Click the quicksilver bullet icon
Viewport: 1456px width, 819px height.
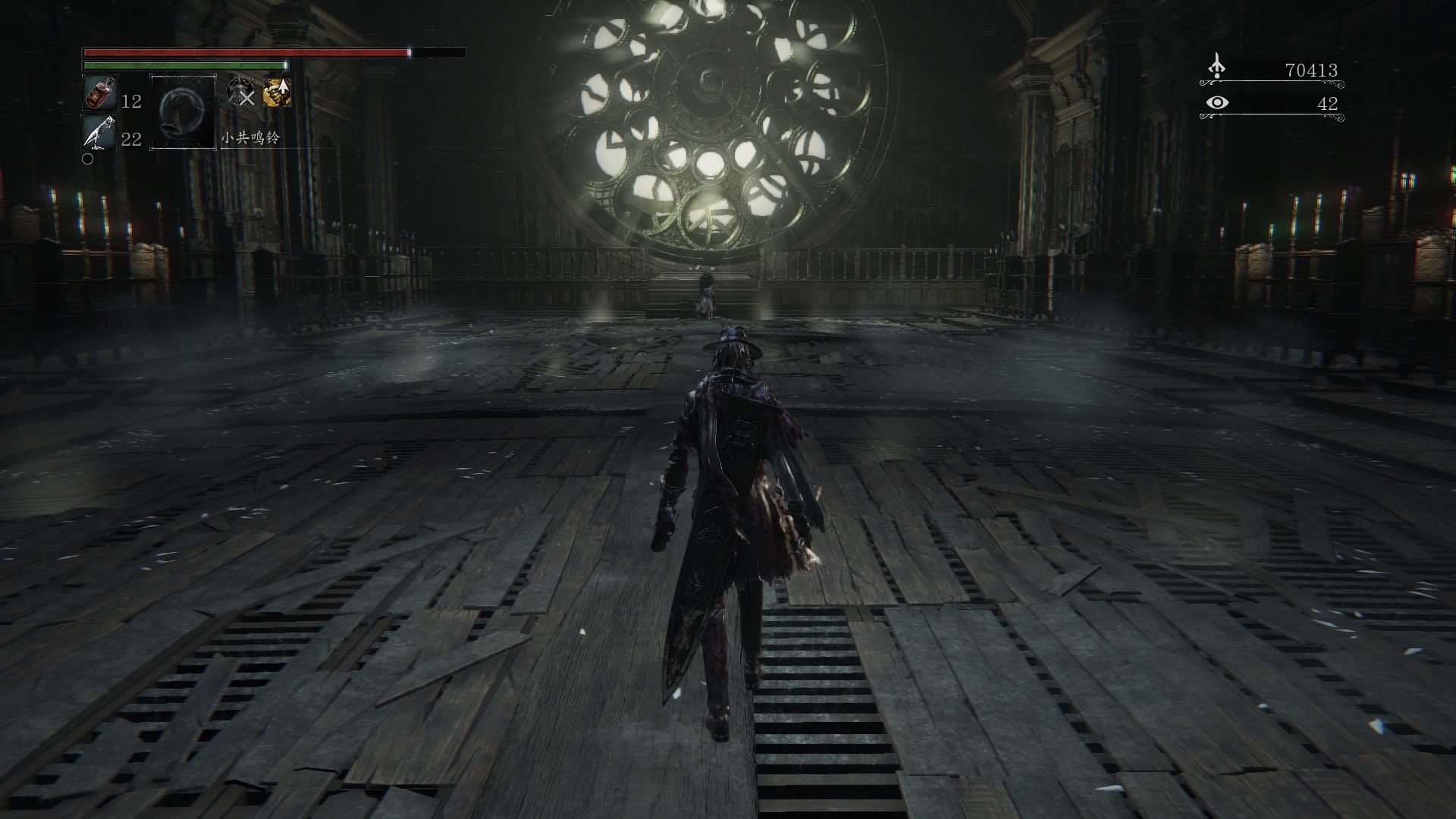click(x=98, y=133)
